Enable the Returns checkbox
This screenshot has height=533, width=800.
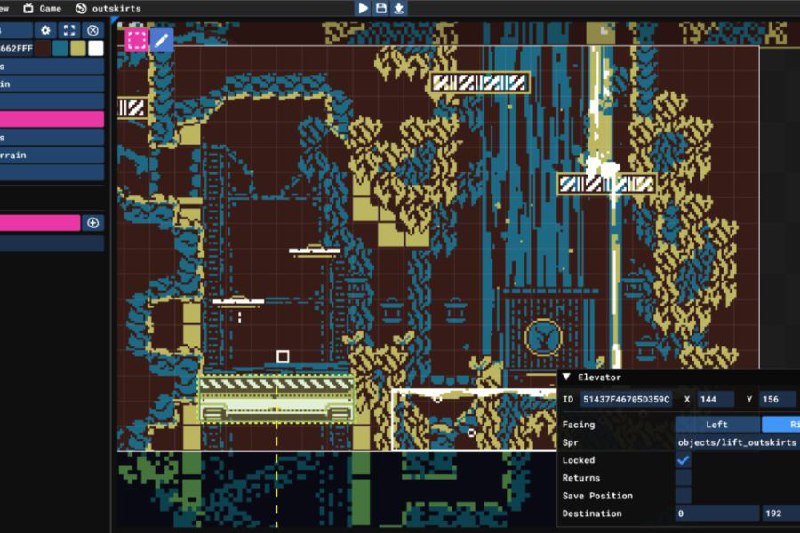(683, 478)
